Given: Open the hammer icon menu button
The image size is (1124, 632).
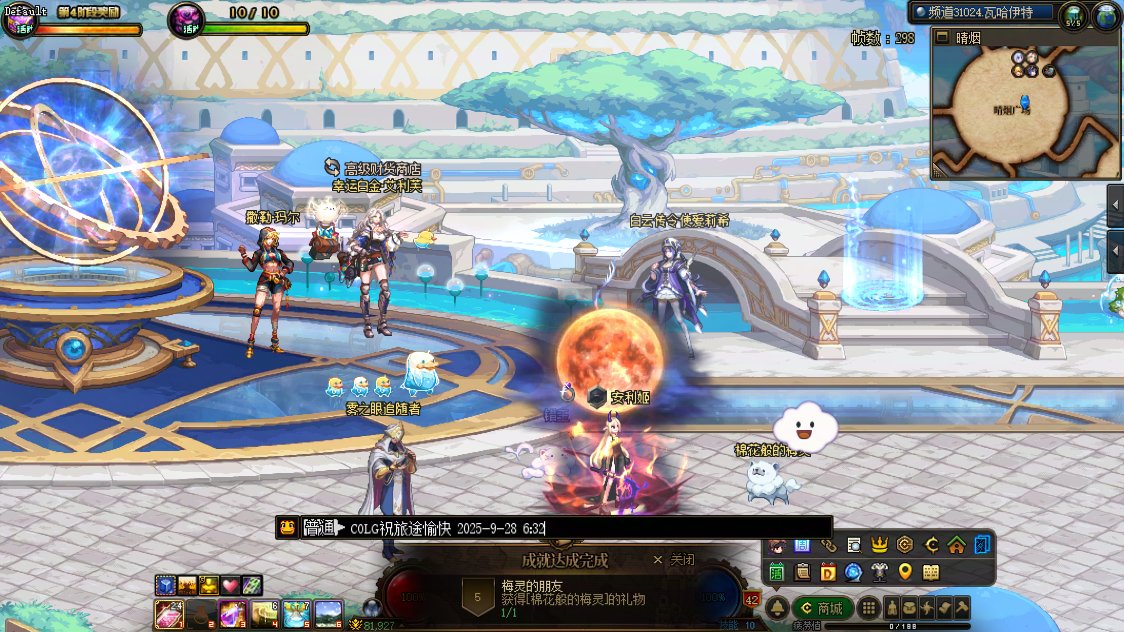Looking at the screenshot, I should (961, 608).
